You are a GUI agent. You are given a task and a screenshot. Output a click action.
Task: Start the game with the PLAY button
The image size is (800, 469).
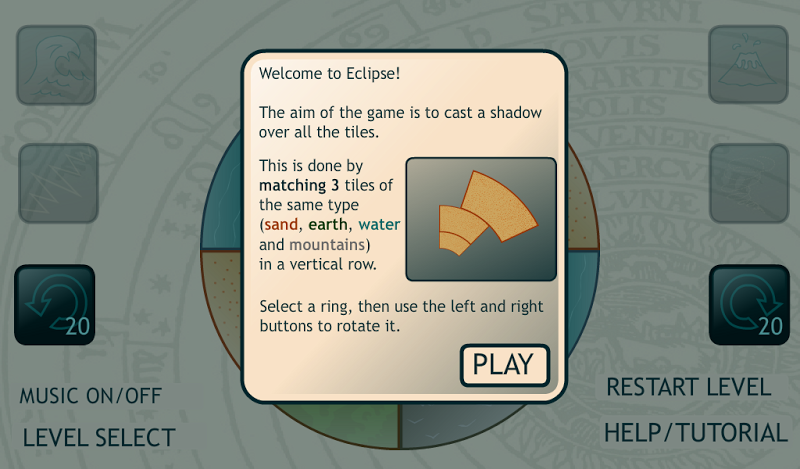pyautogui.click(x=504, y=364)
